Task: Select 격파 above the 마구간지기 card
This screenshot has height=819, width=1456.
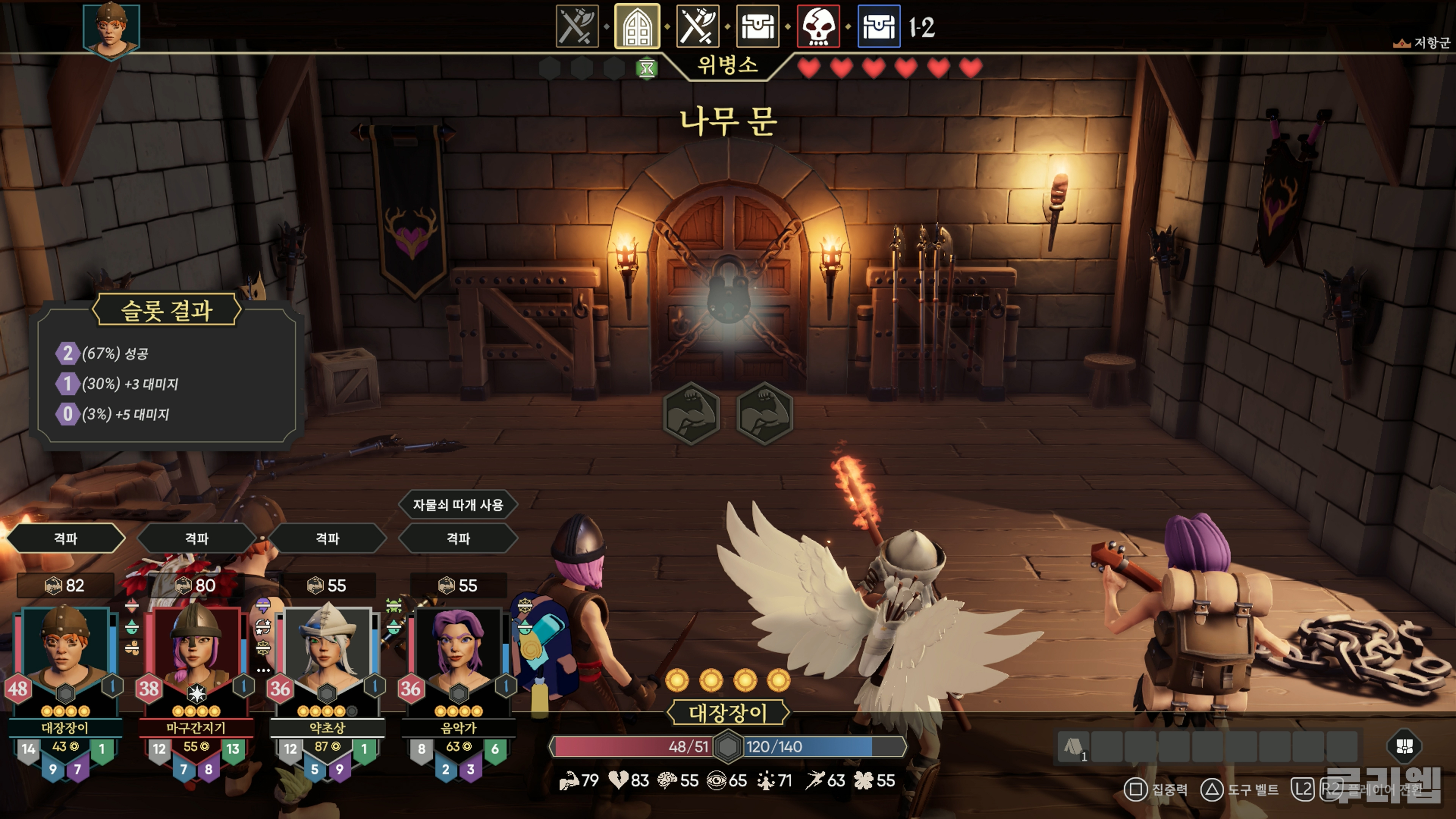Action: 197,538
